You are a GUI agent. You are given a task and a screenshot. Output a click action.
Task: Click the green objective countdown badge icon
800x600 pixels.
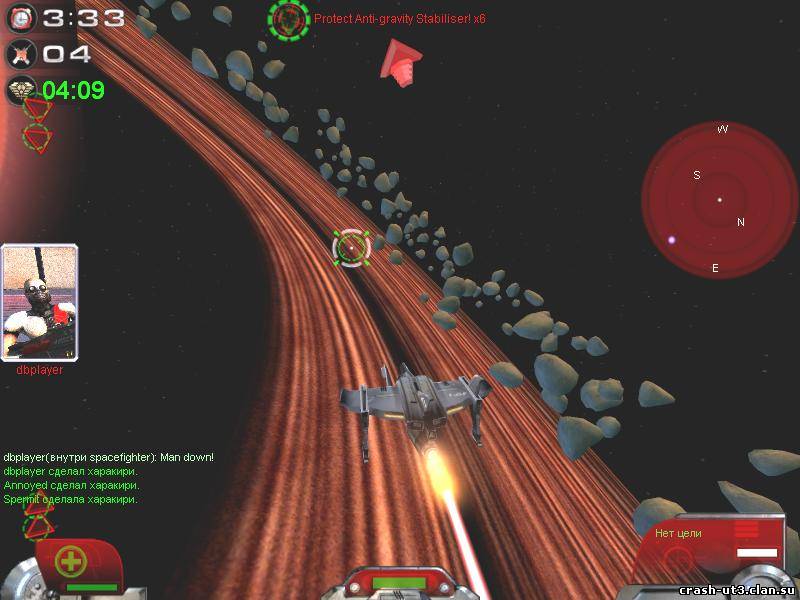pos(21,90)
